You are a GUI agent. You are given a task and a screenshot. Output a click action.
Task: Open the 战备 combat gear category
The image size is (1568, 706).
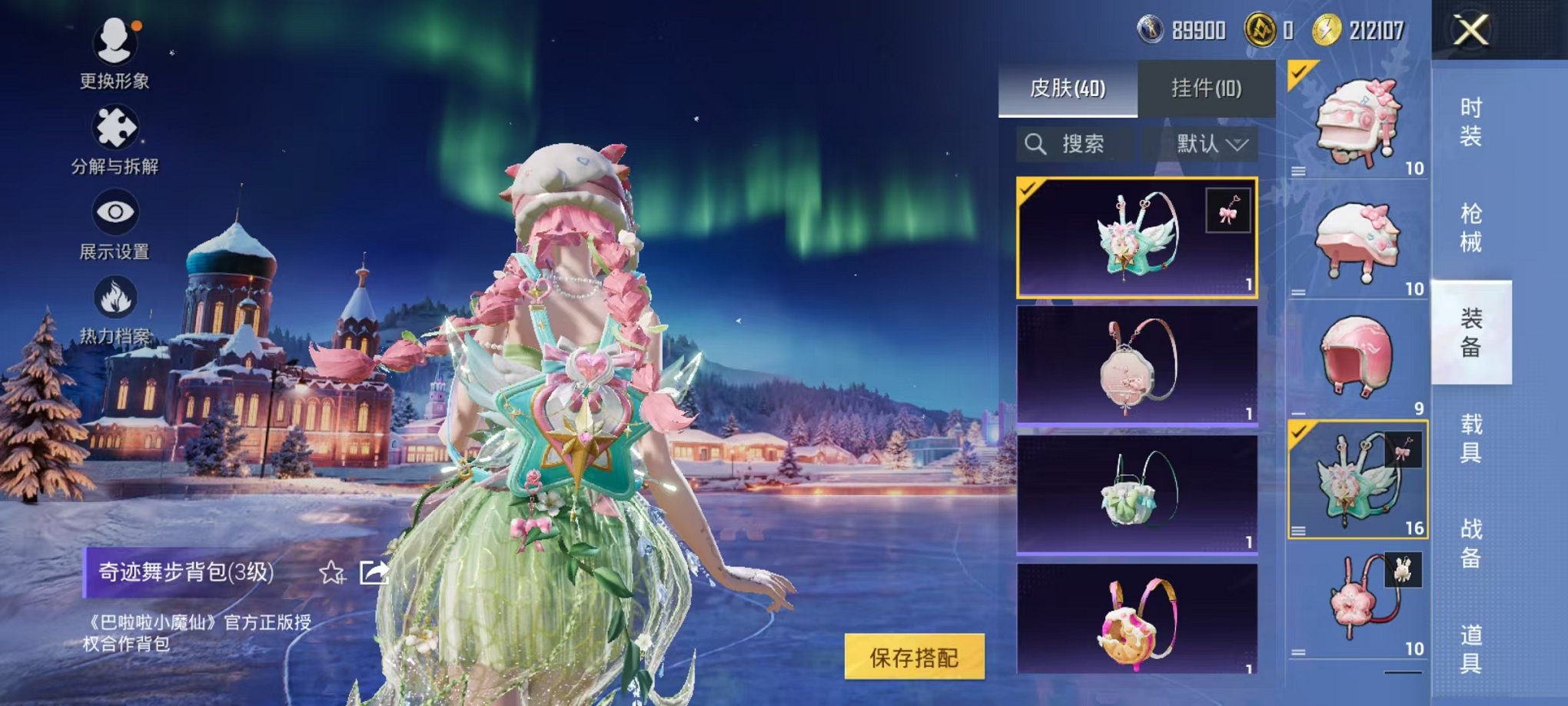tap(1470, 543)
